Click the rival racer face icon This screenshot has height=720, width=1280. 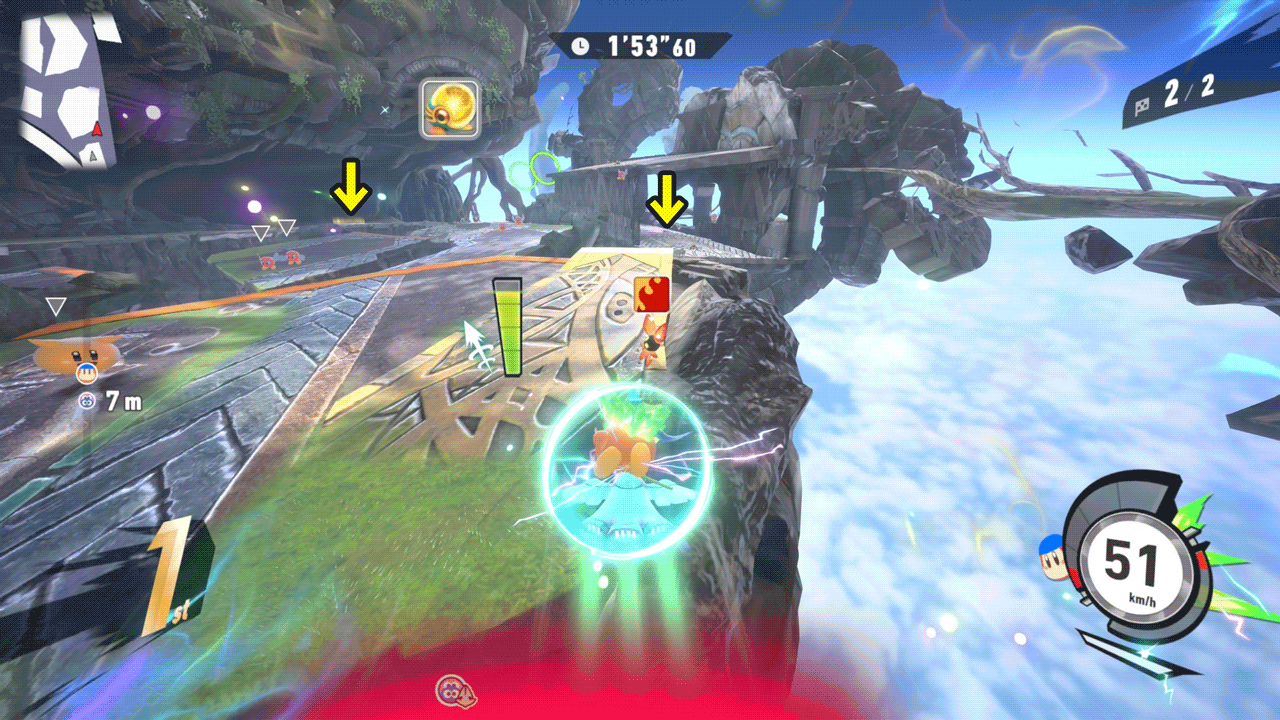pos(87,374)
